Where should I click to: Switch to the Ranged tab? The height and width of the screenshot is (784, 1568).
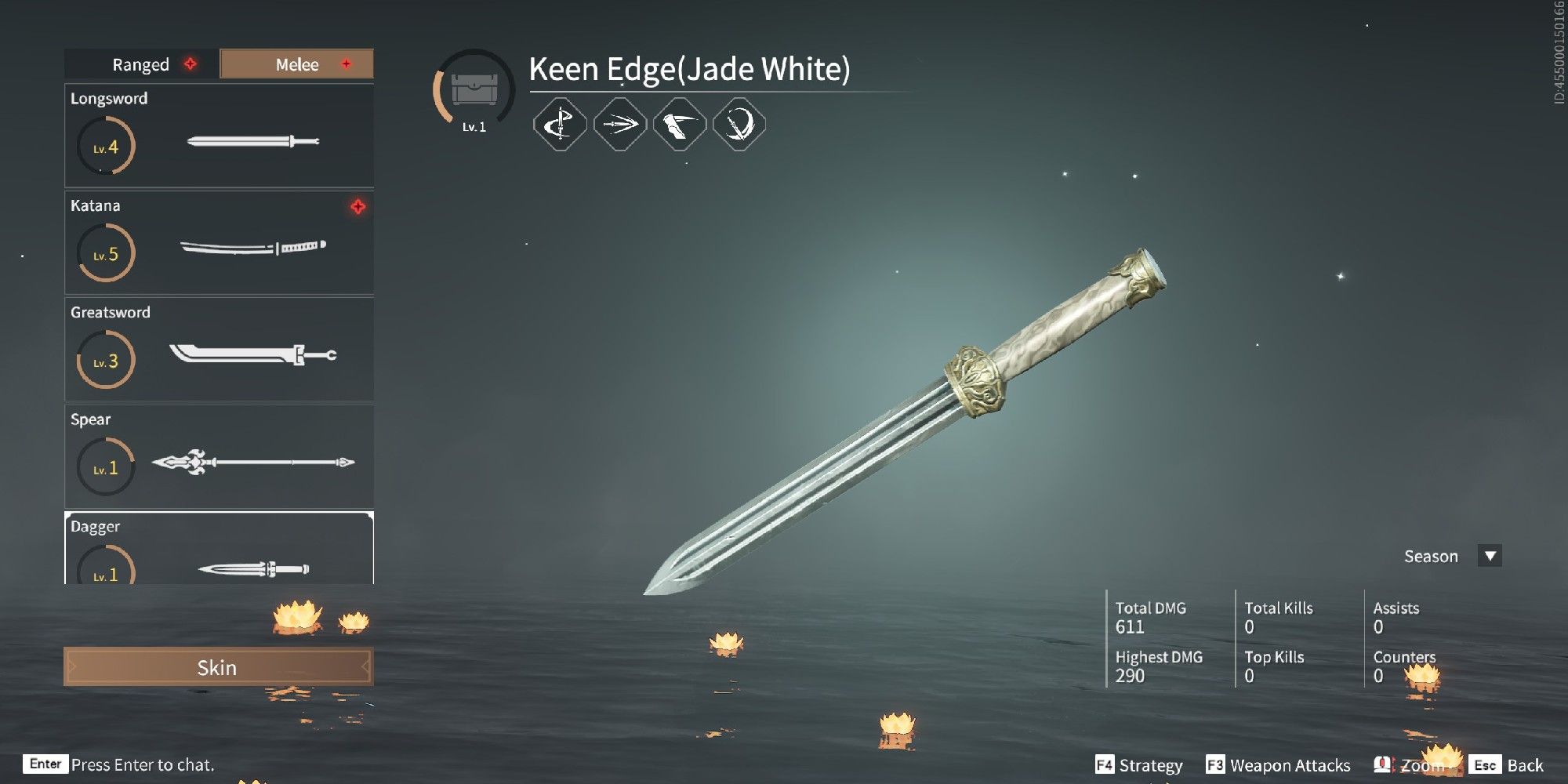coord(139,64)
